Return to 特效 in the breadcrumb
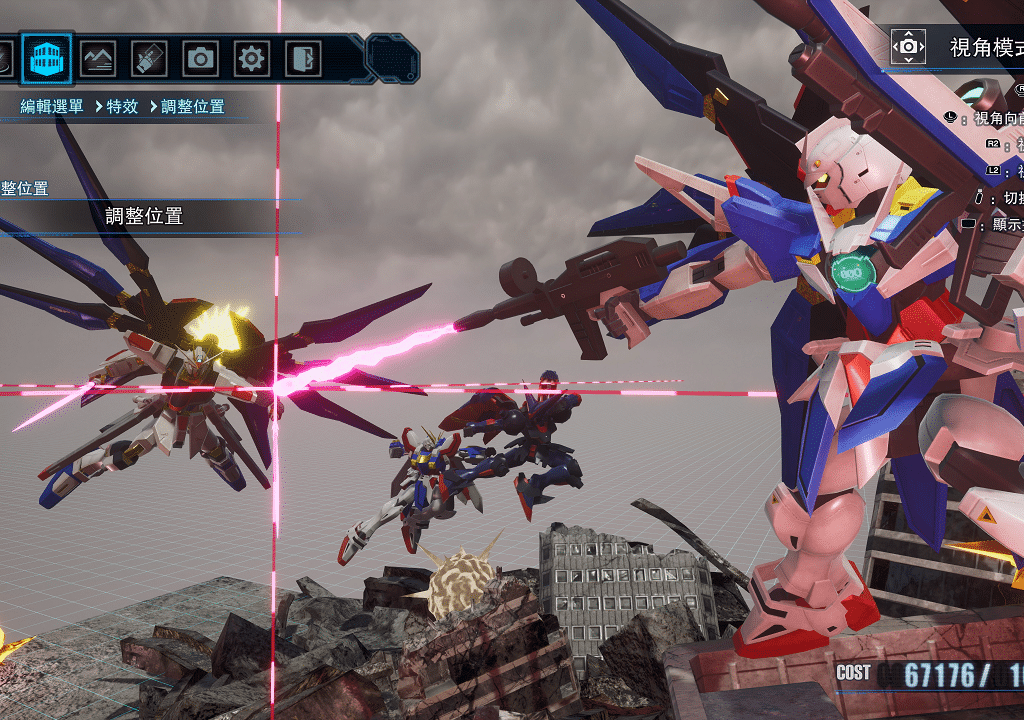The height and width of the screenshot is (720, 1024). pos(122,107)
